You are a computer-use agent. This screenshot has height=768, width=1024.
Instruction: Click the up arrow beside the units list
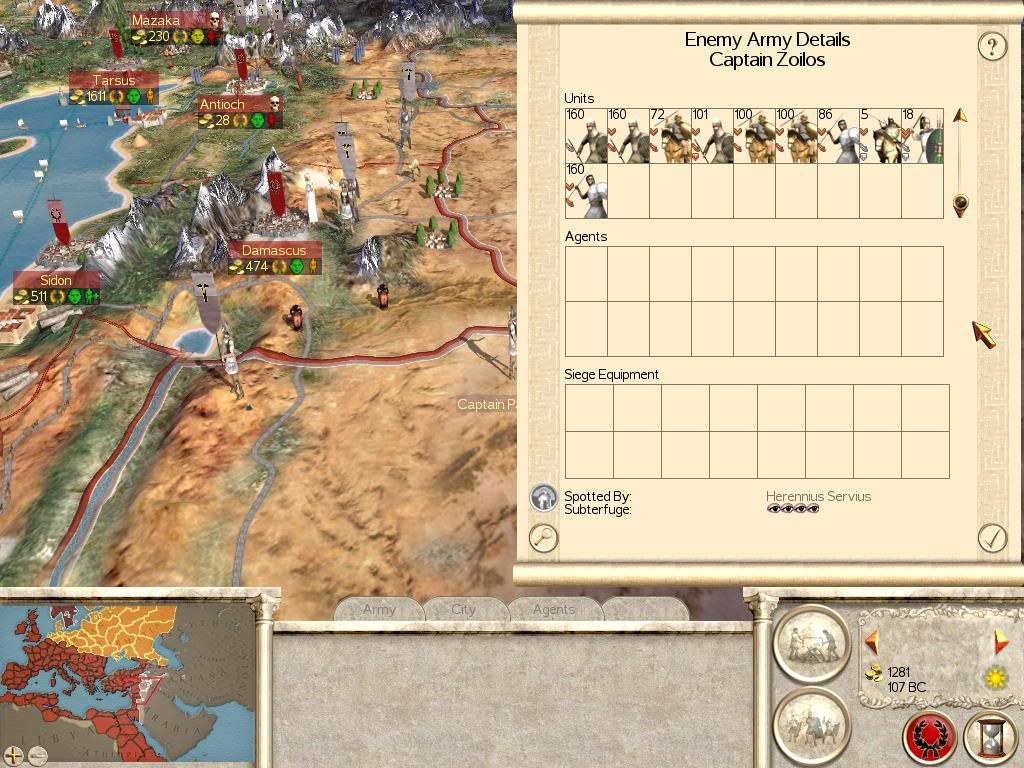tap(960, 116)
